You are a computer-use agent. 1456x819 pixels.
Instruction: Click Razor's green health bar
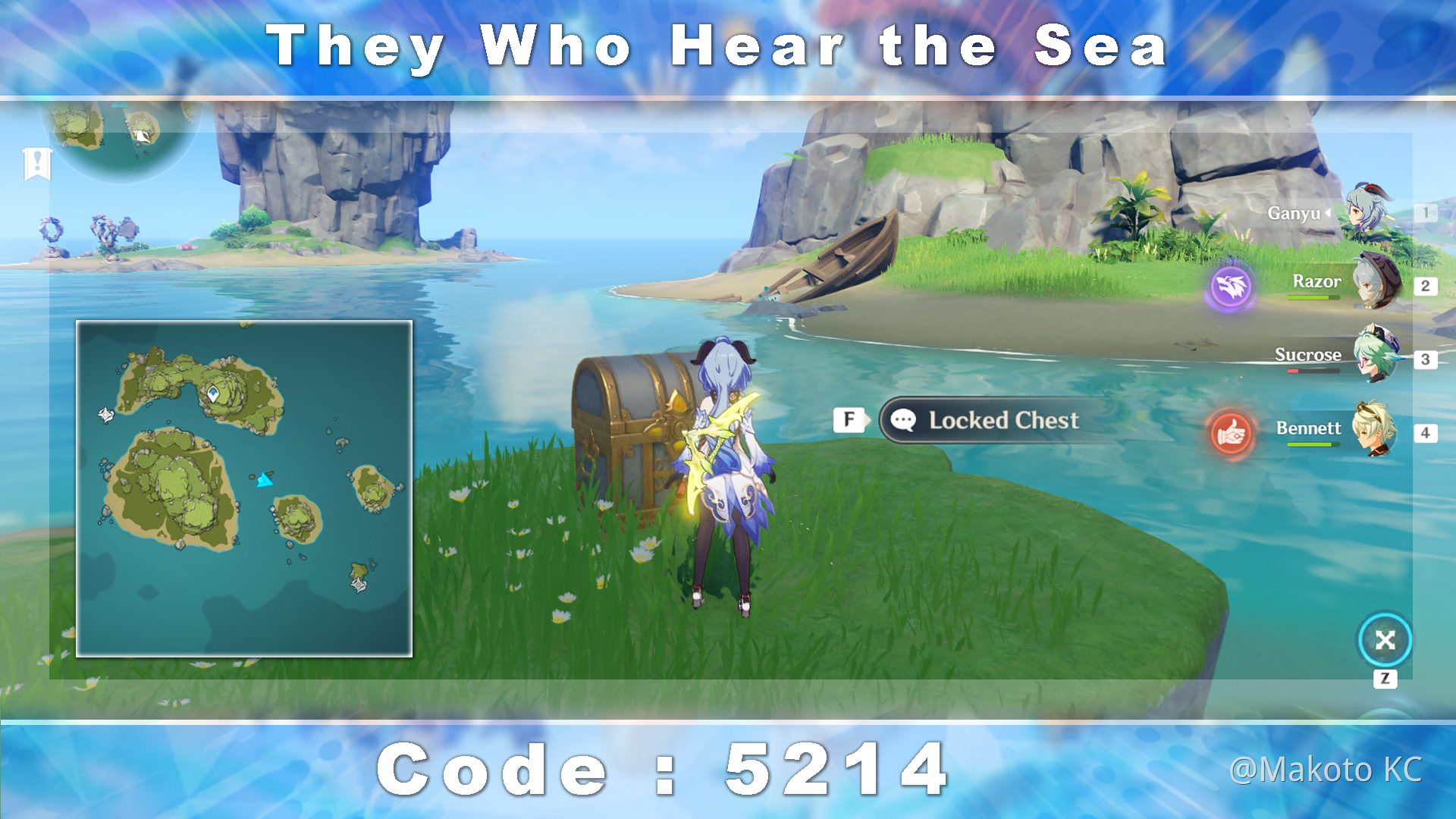click(1313, 297)
